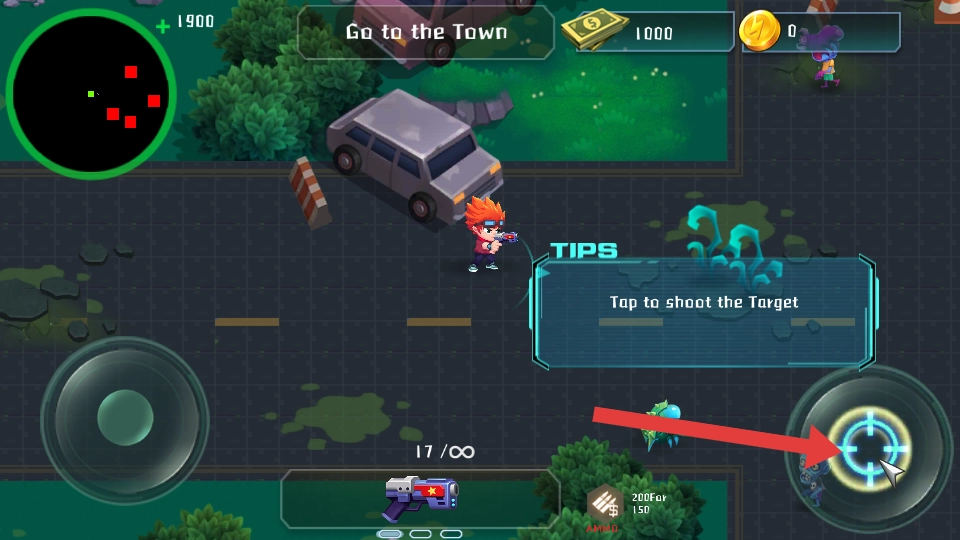Click the gold lightning coin icon
The height and width of the screenshot is (540, 960).
click(759, 32)
